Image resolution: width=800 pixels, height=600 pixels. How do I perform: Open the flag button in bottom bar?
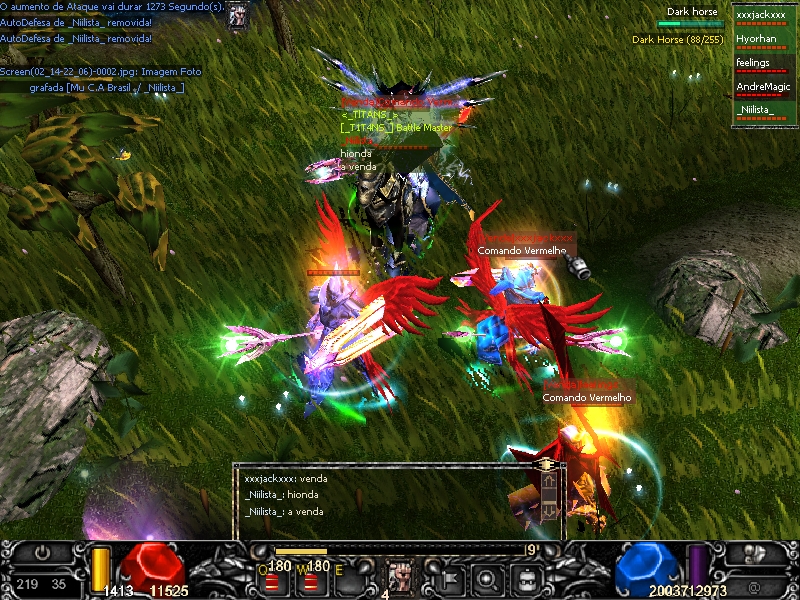447,578
